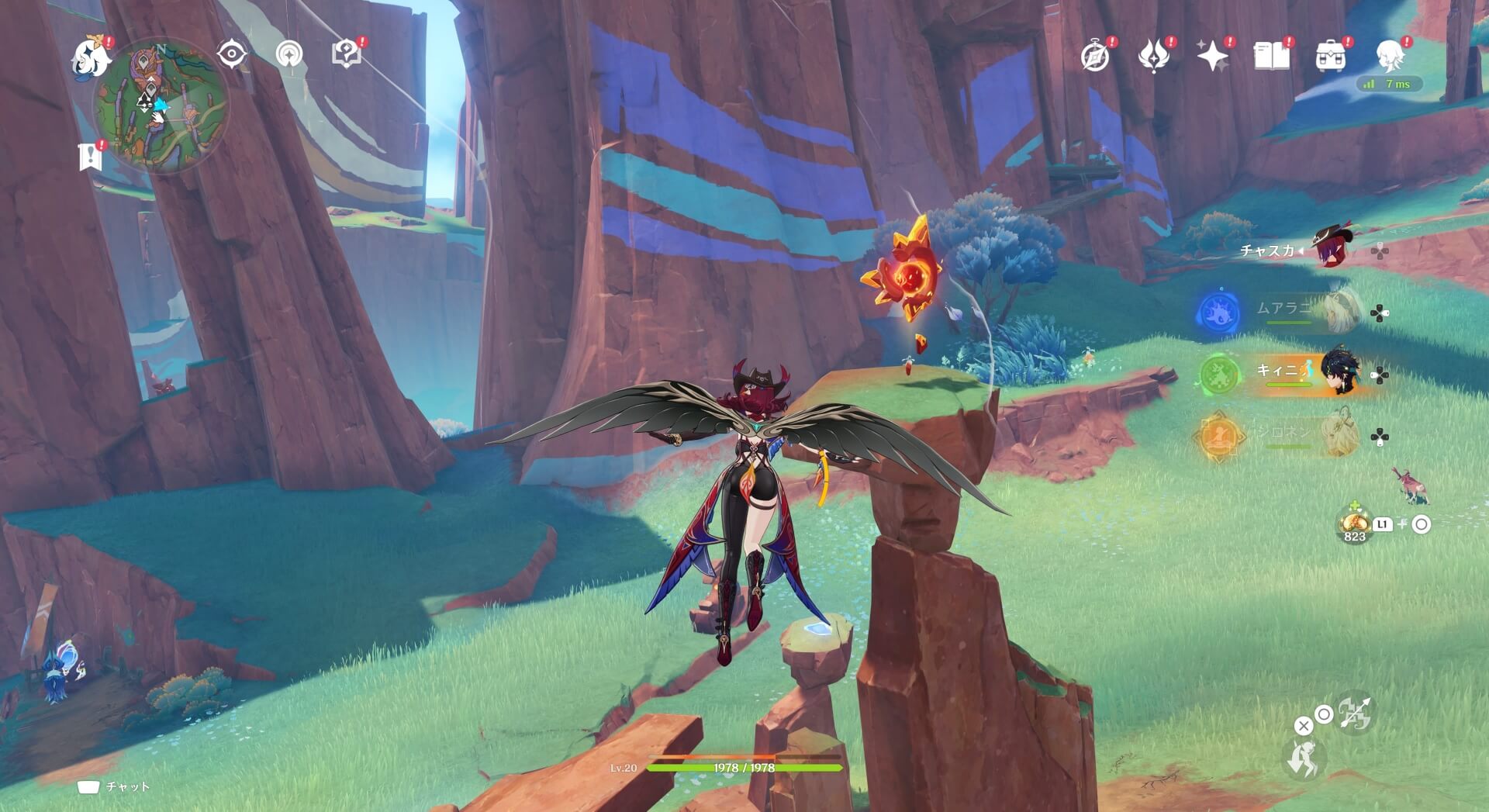Open the backpack inventory
This screenshot has width=1489, height=812.
1330,57
